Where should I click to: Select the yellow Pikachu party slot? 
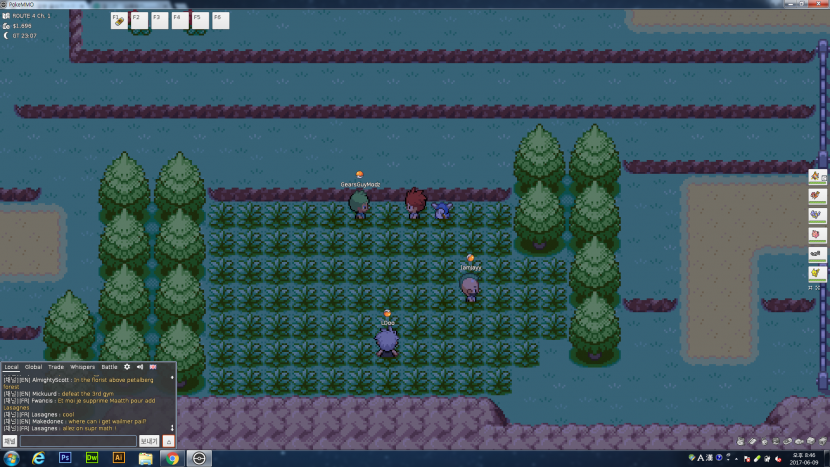(x=818, y=272)
